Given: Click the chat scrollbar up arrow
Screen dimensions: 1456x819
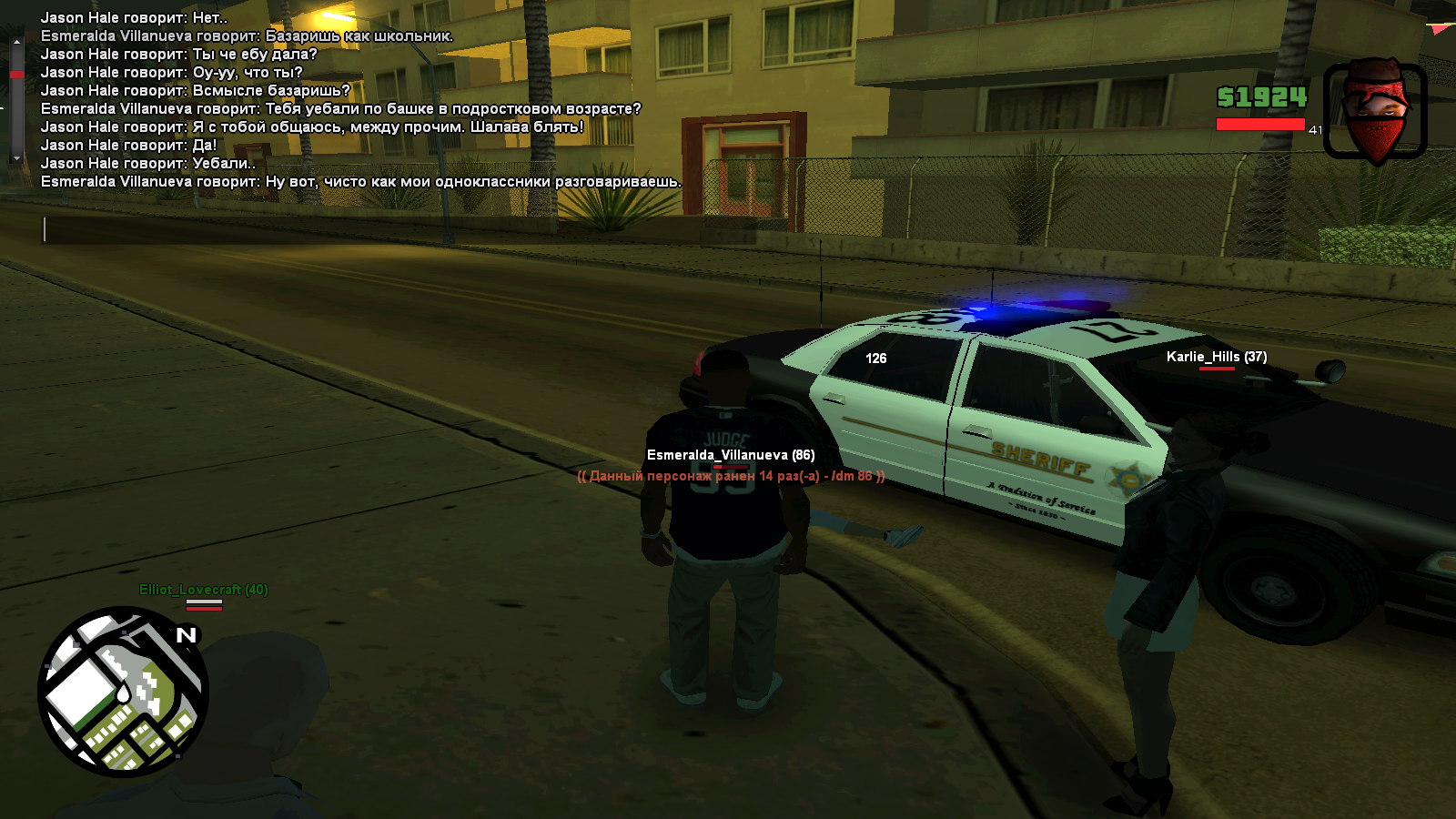Looking at the screenshot, I should (16, 43).
